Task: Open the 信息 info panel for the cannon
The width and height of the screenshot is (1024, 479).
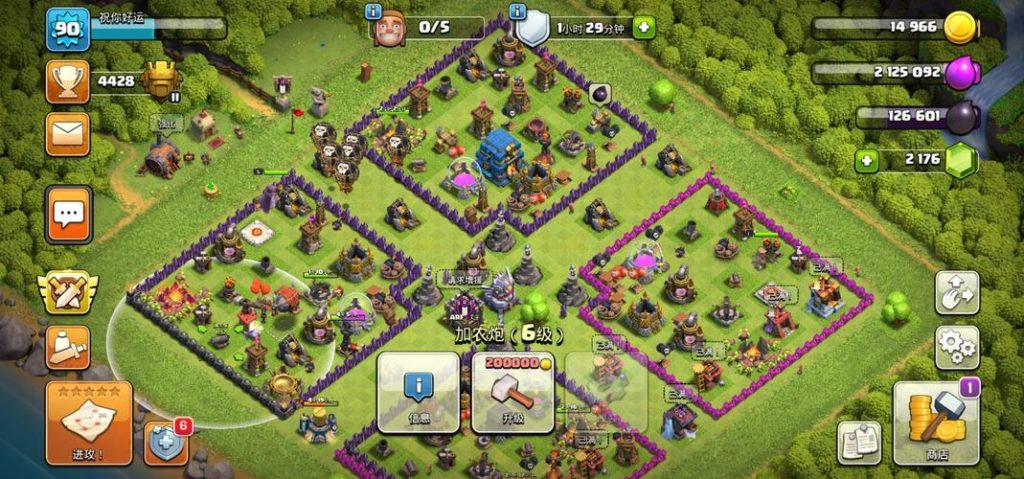Action: pyautogui.click(x=418, y=392)
